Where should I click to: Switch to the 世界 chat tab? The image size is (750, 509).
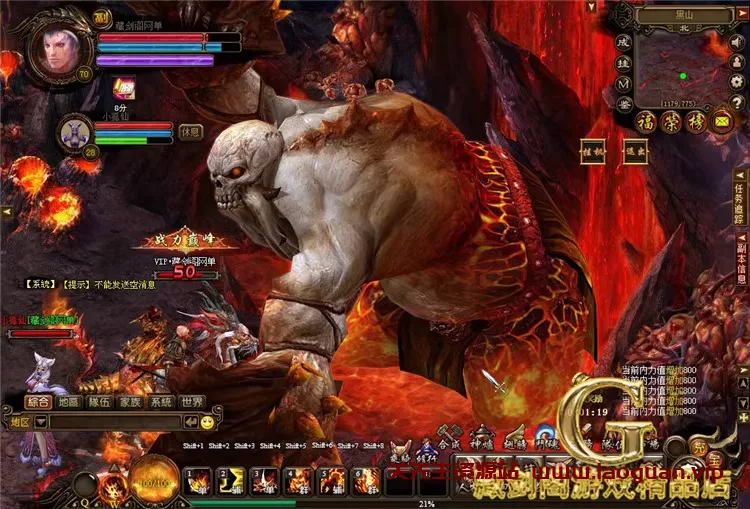(191, 402)
